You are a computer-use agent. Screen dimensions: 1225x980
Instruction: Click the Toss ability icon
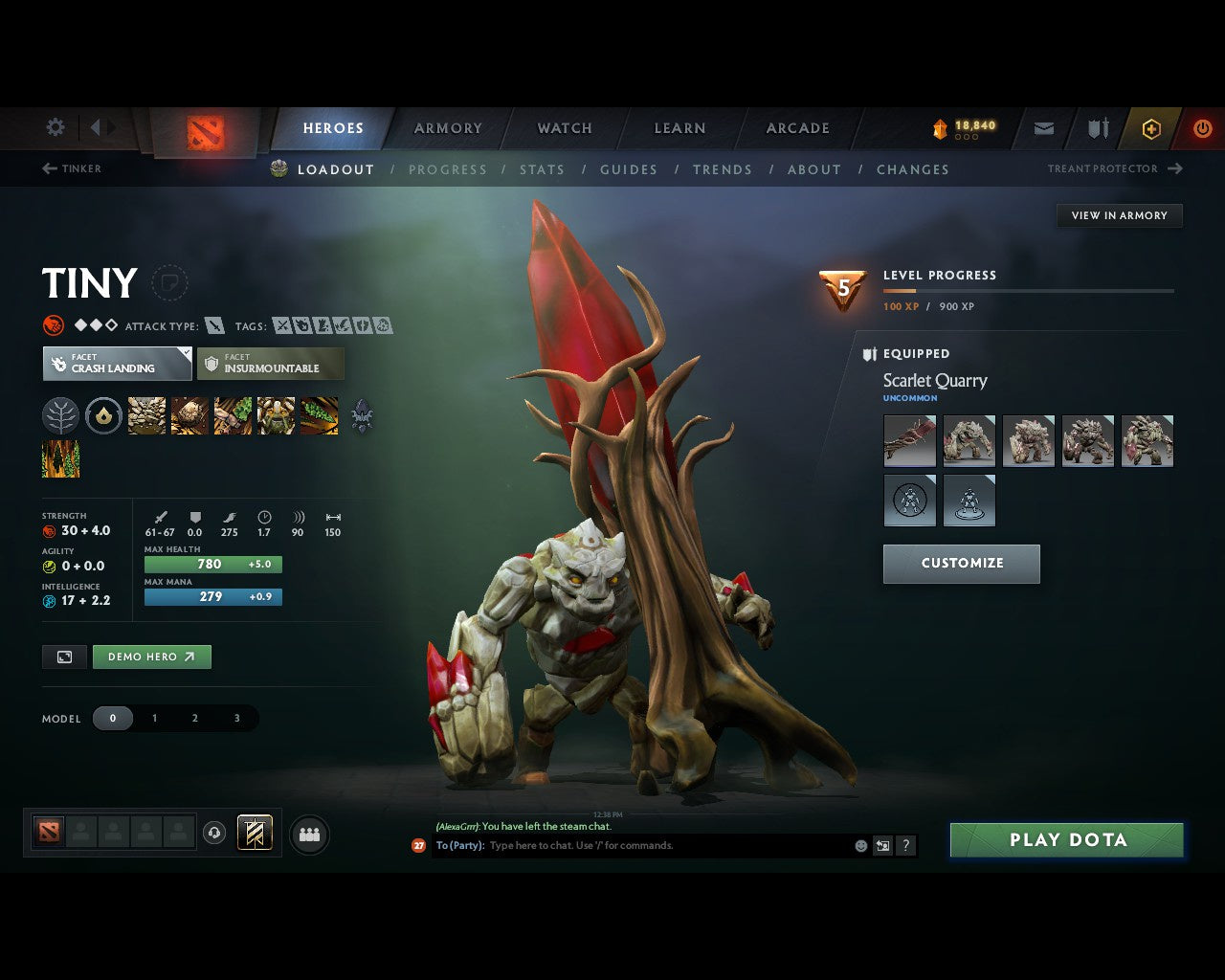189,416
